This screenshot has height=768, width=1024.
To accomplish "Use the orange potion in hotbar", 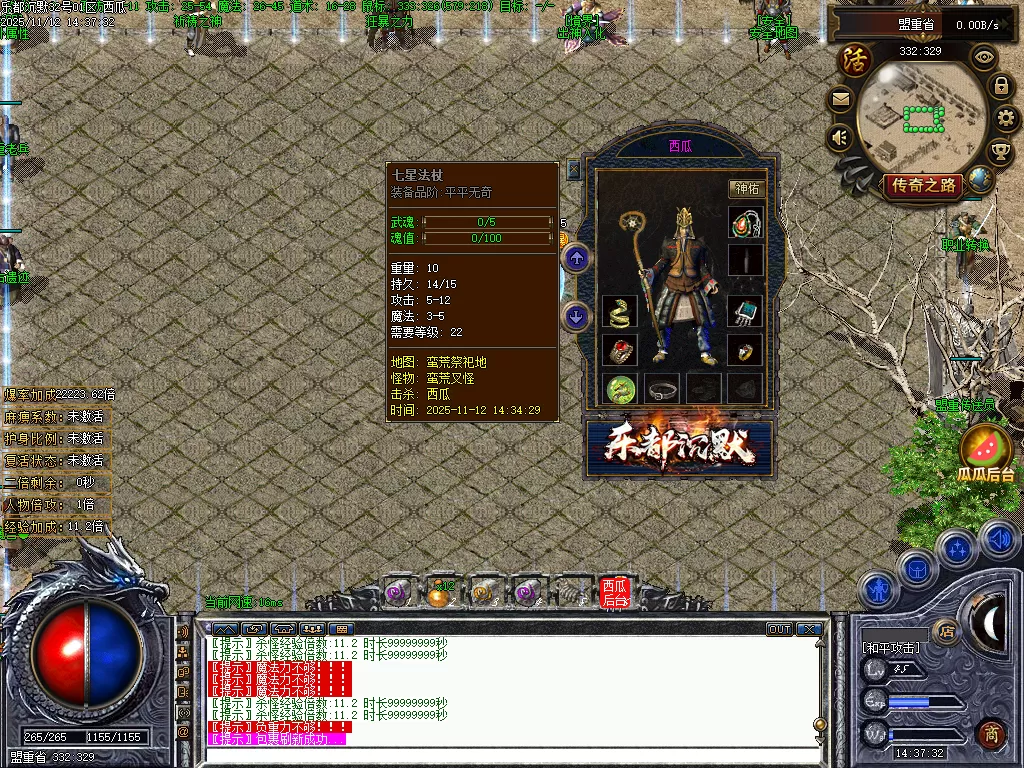I will point(437,594).
